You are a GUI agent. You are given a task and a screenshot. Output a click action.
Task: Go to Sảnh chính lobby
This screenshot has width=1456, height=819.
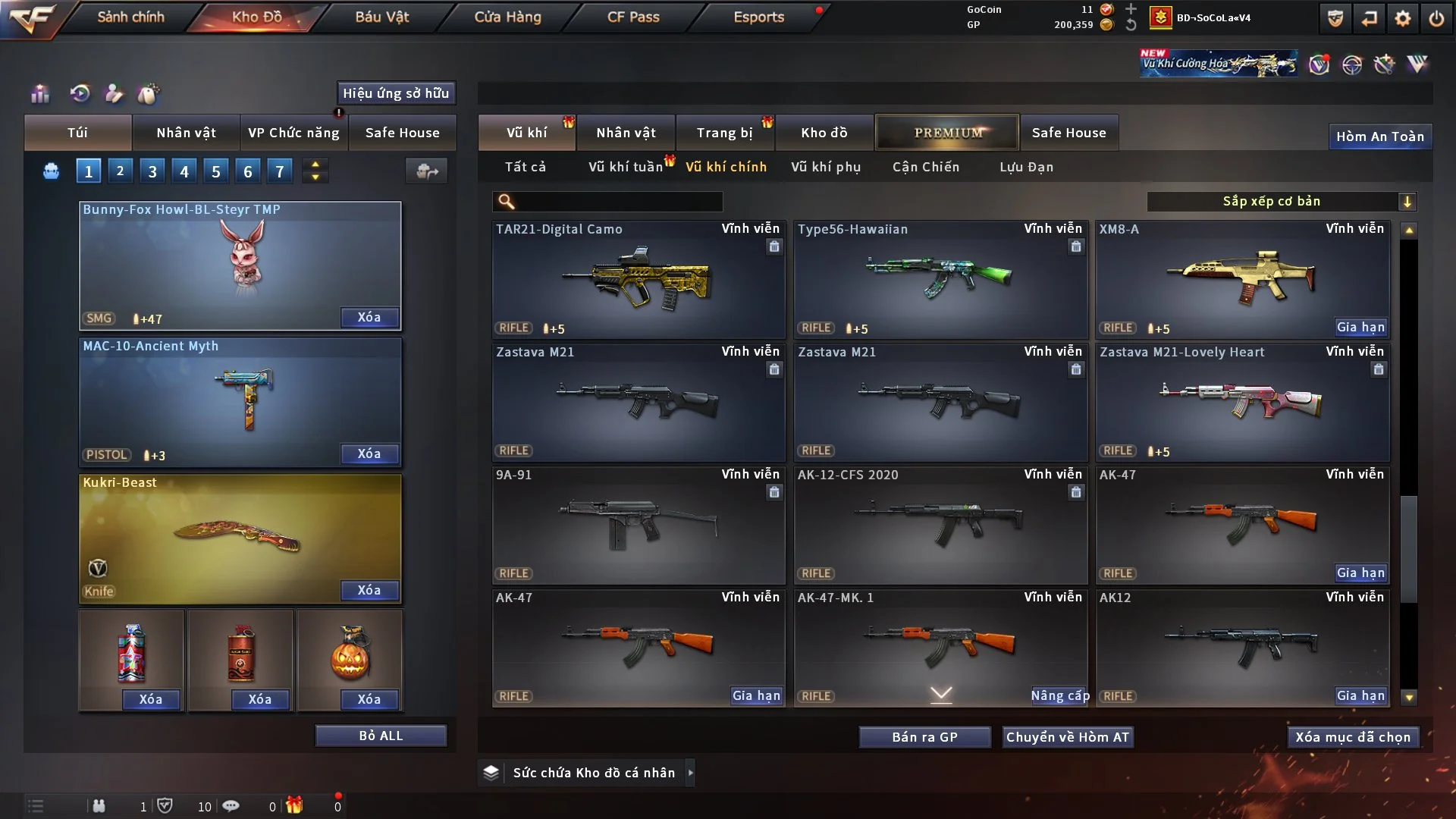pos(130,17)
